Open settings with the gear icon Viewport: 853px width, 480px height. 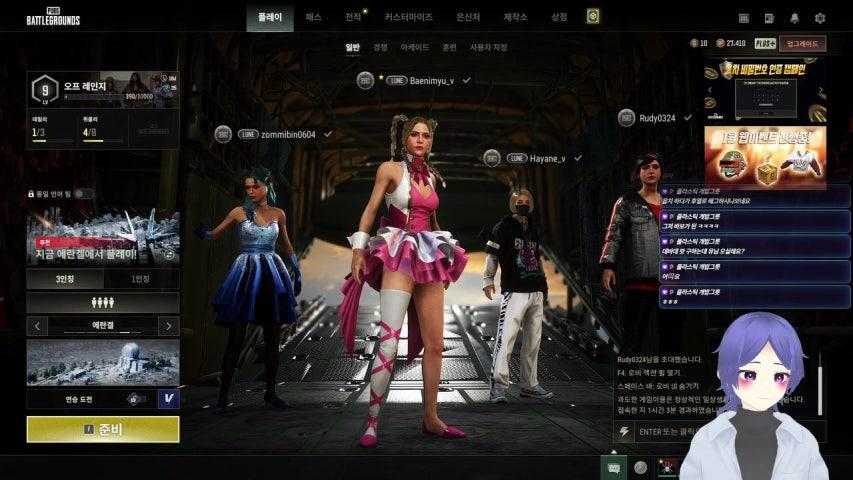tap(820, 18)
